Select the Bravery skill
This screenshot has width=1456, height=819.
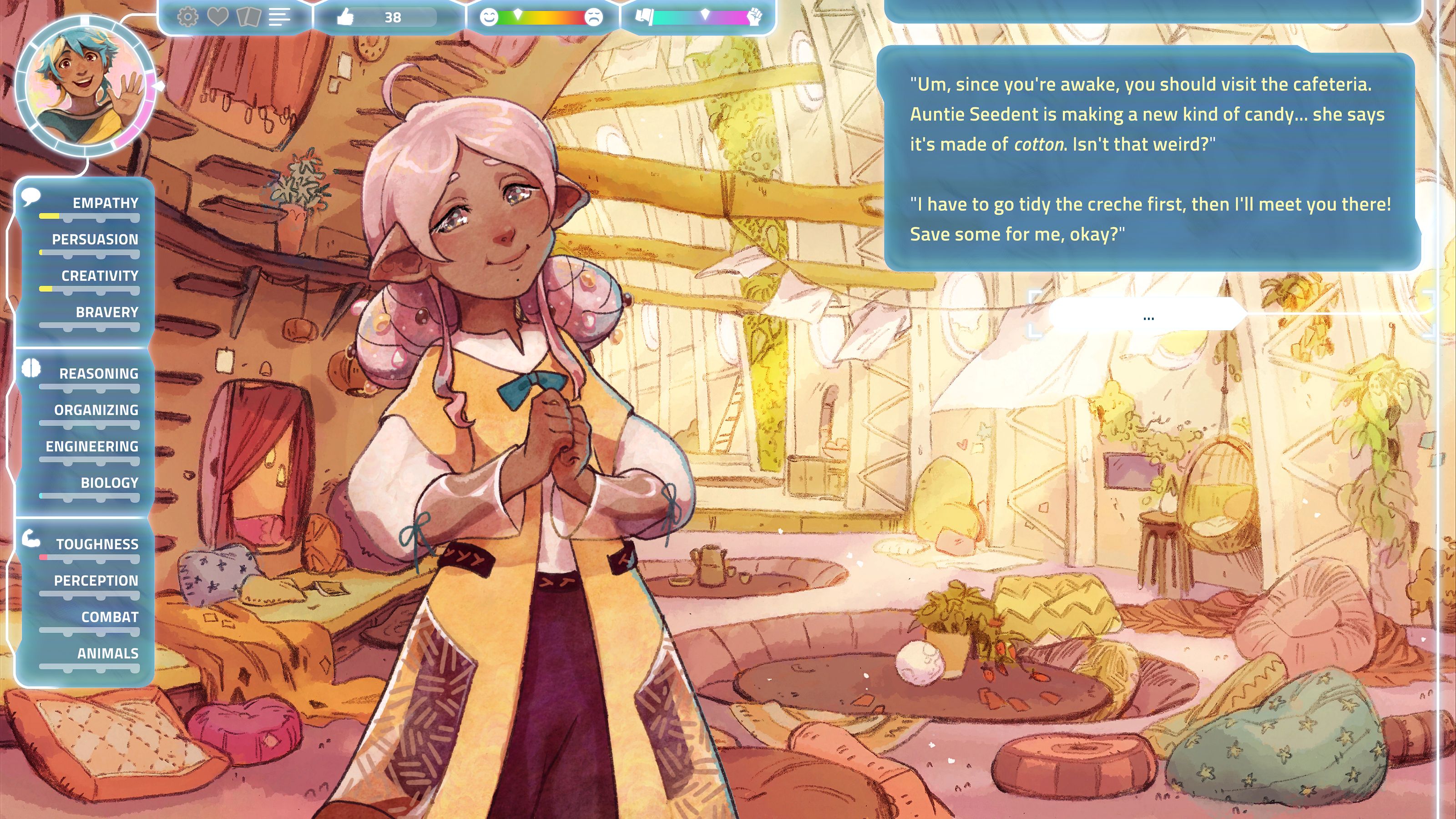tap(107, 313)
